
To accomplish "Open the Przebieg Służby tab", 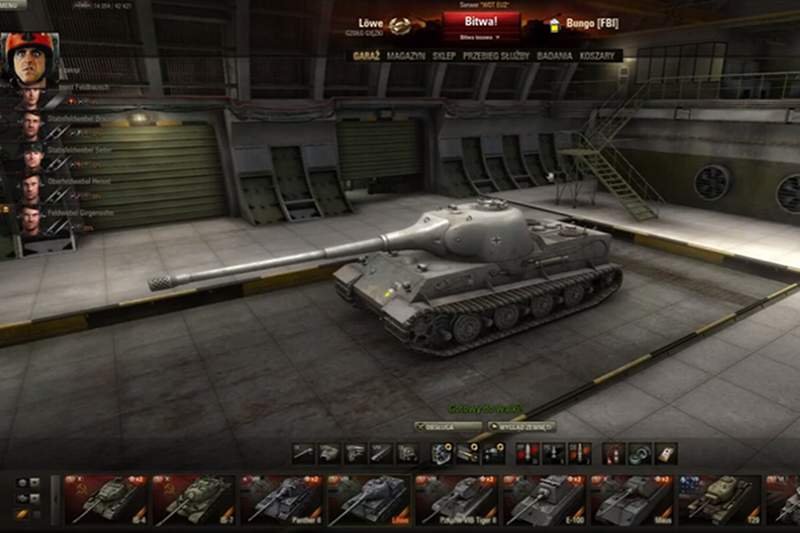I will point(495,56).
